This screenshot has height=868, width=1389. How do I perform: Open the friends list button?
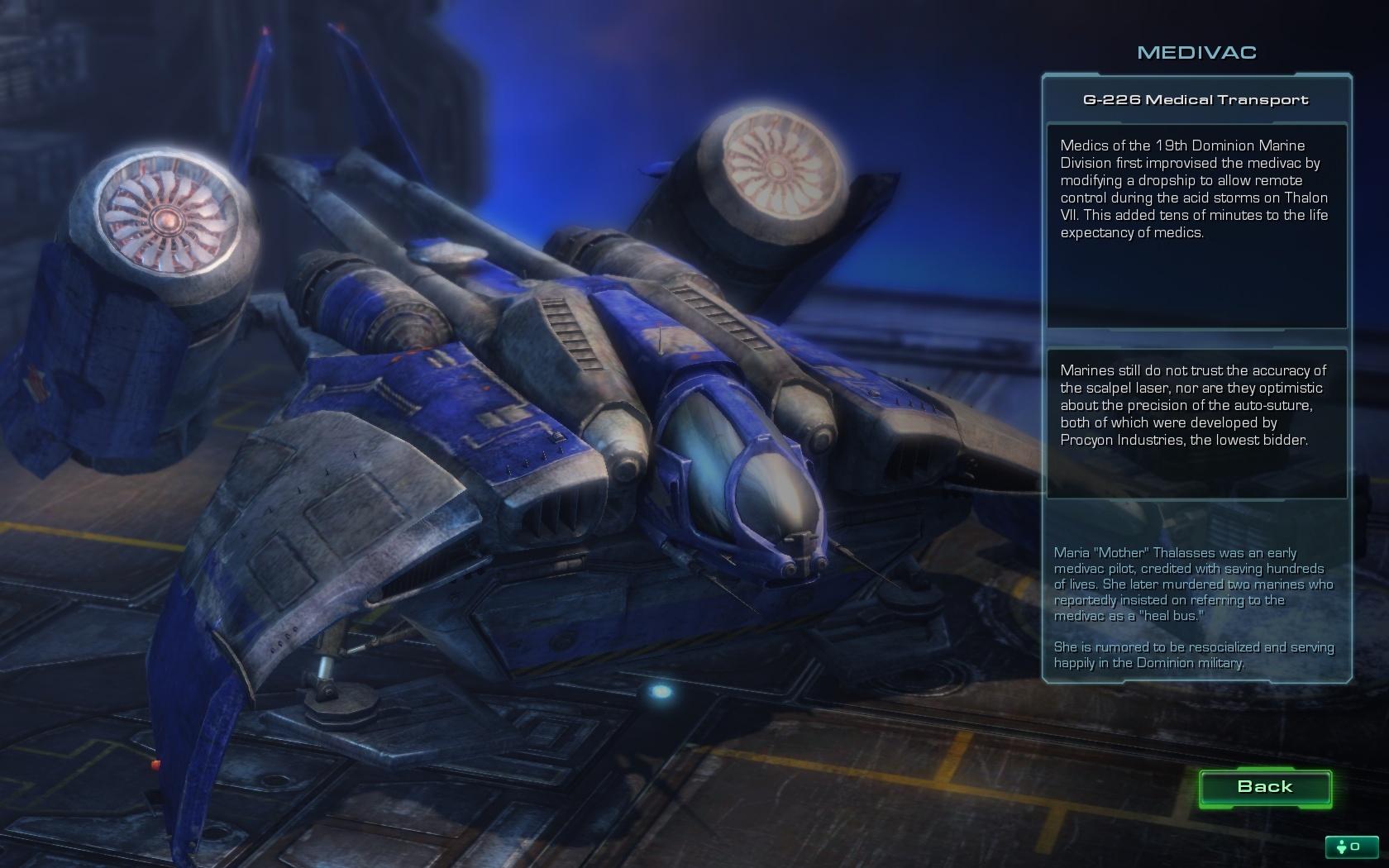point(1350,847)
